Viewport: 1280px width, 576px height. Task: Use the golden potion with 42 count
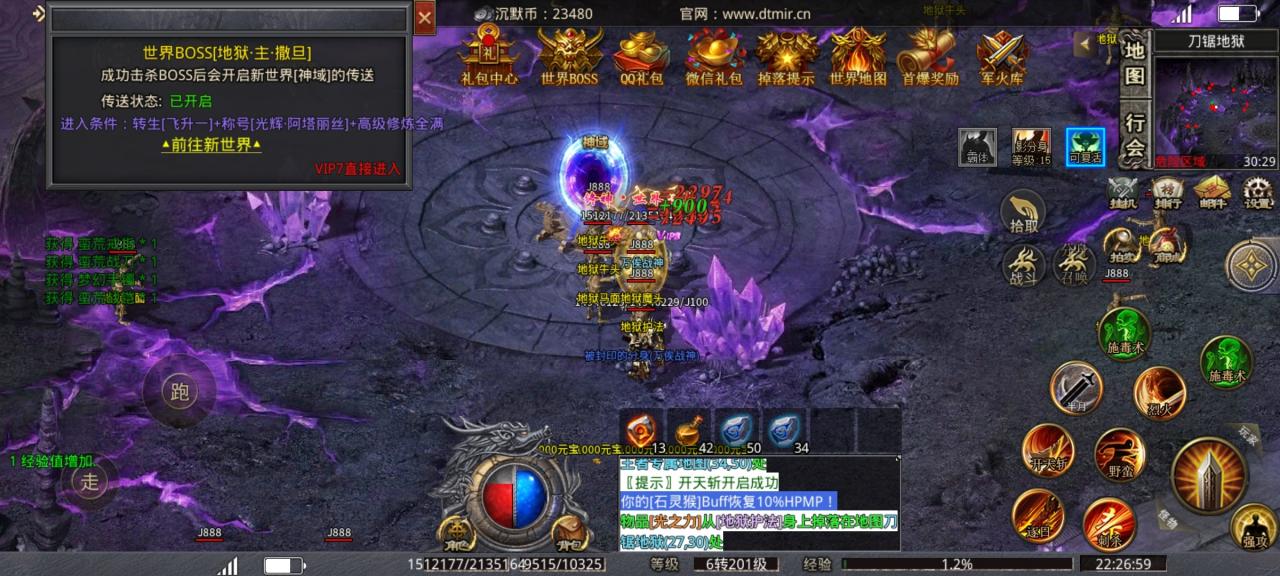(x=688, y=430)
